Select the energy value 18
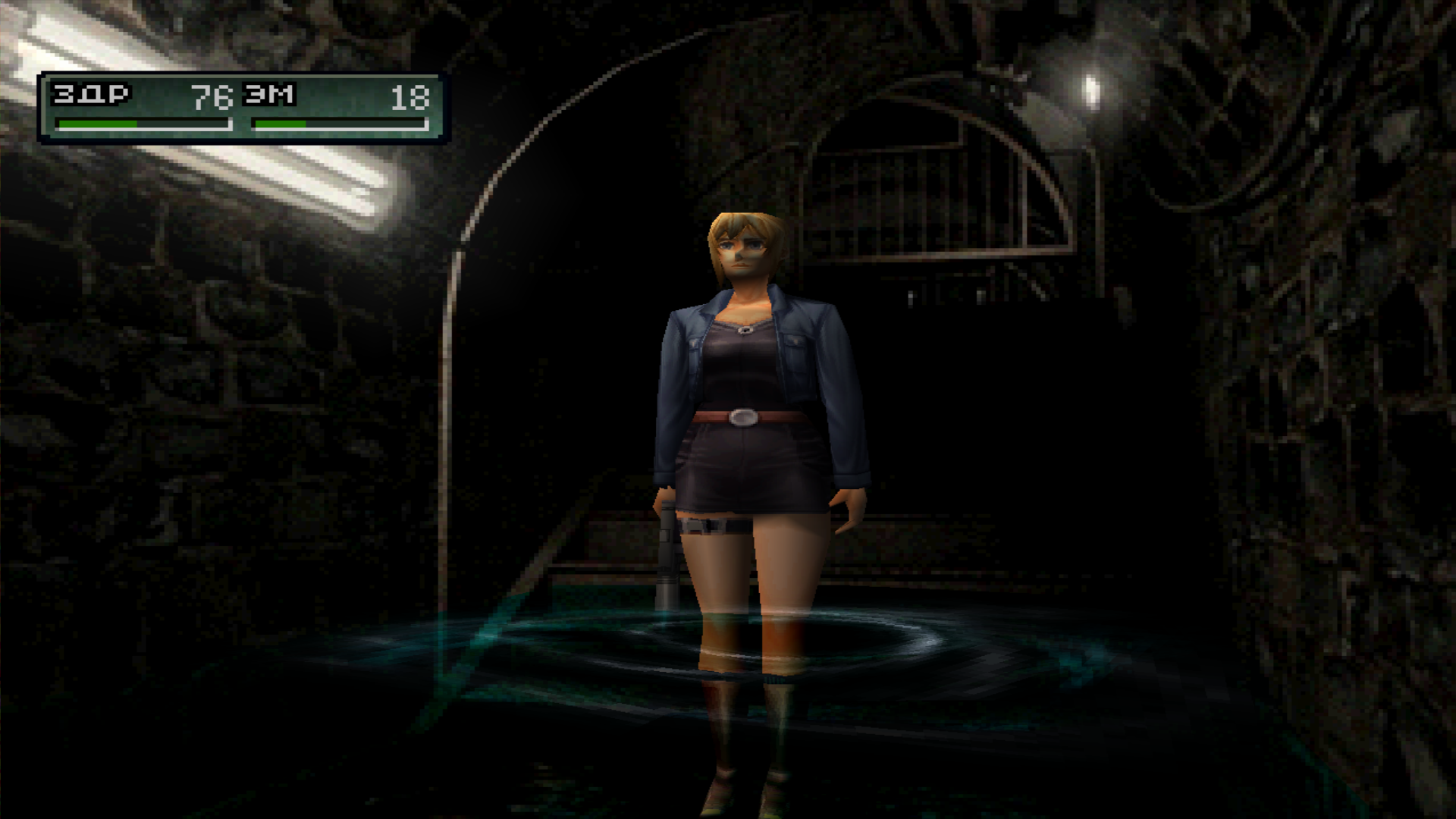This screenshot has width=1456, height=819. (x=409, y=97)
